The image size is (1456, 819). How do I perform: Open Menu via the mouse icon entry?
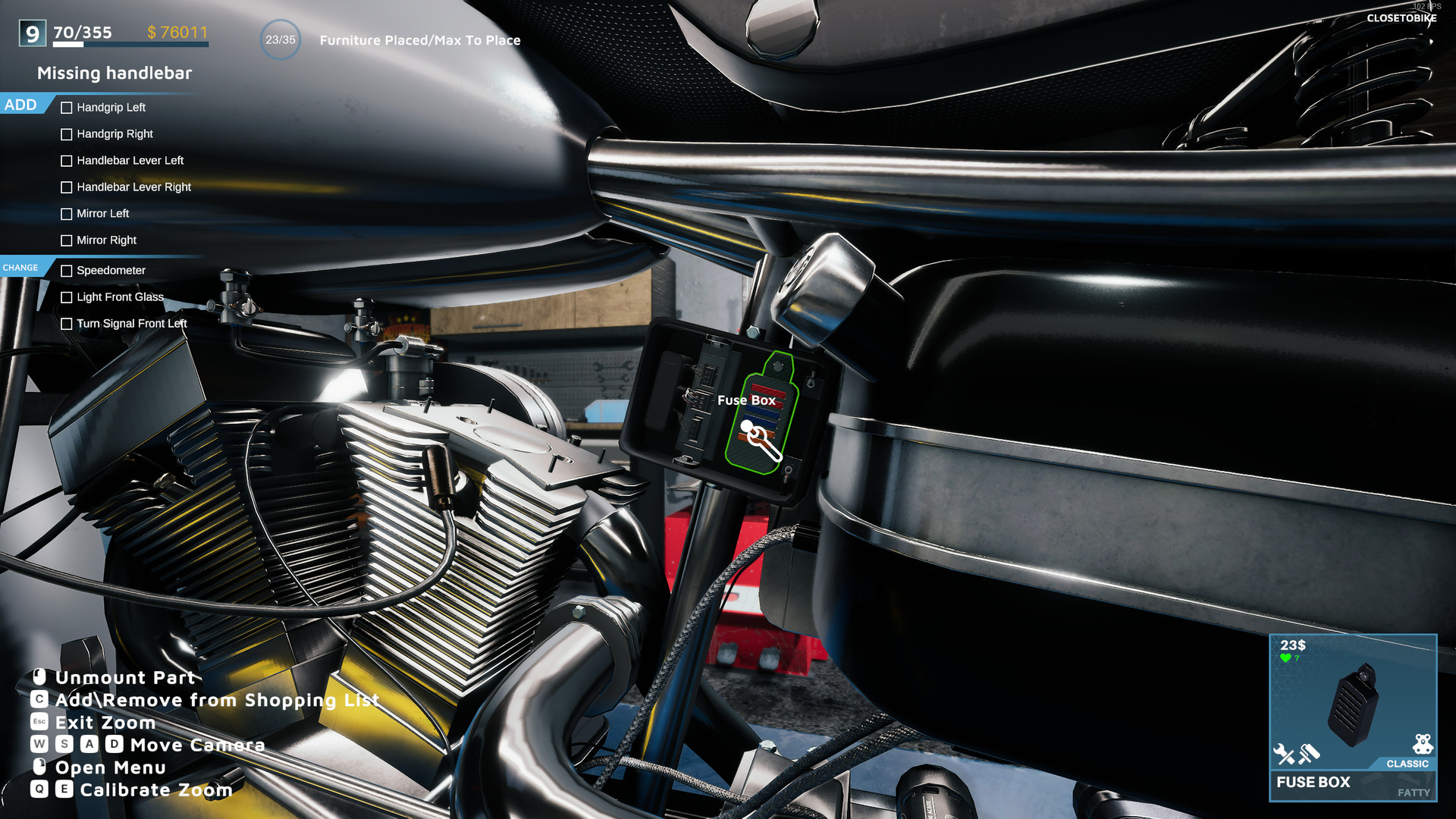tap(110, 768)
